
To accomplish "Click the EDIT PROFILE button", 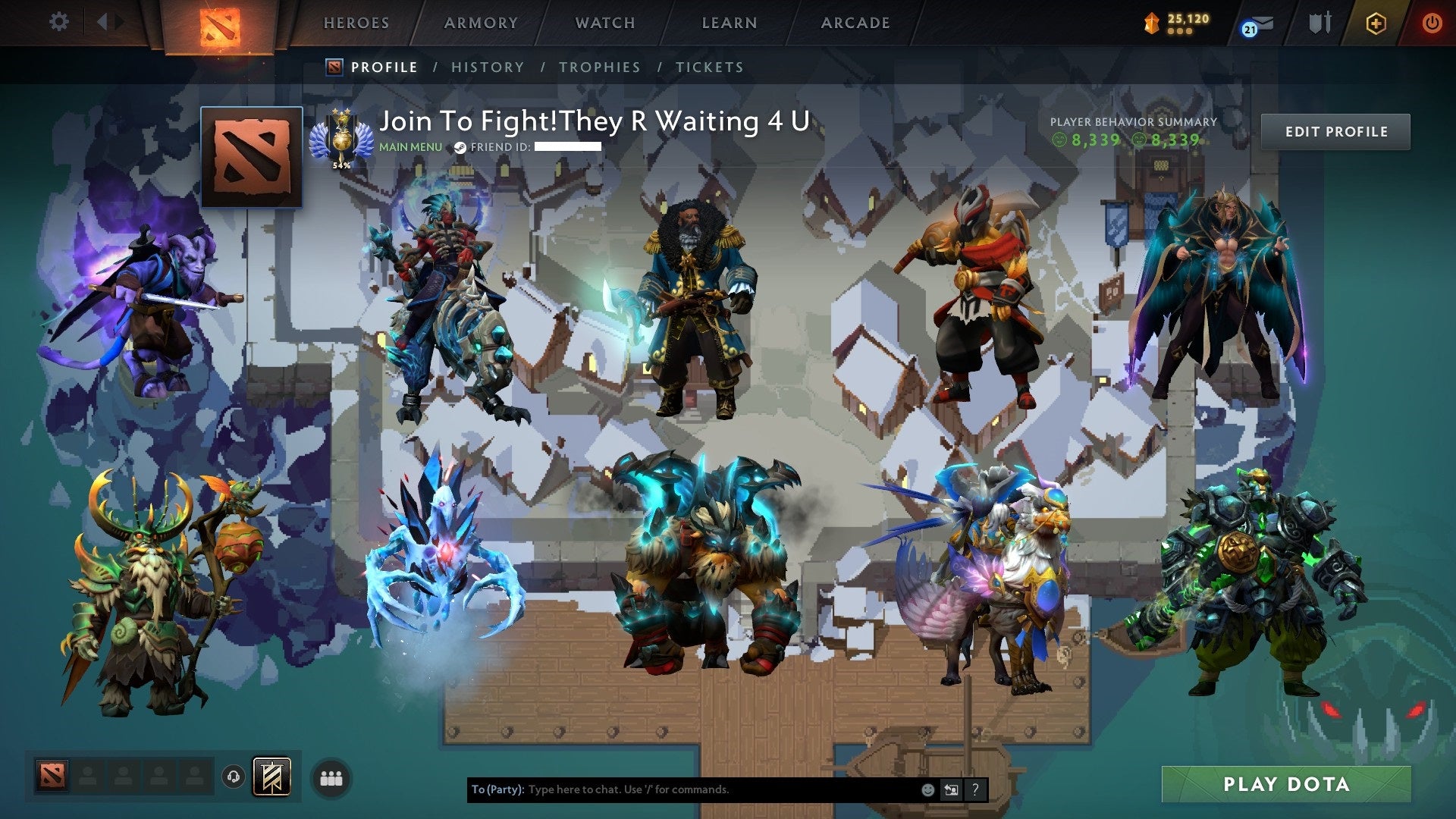I will tap(1336, 131).
